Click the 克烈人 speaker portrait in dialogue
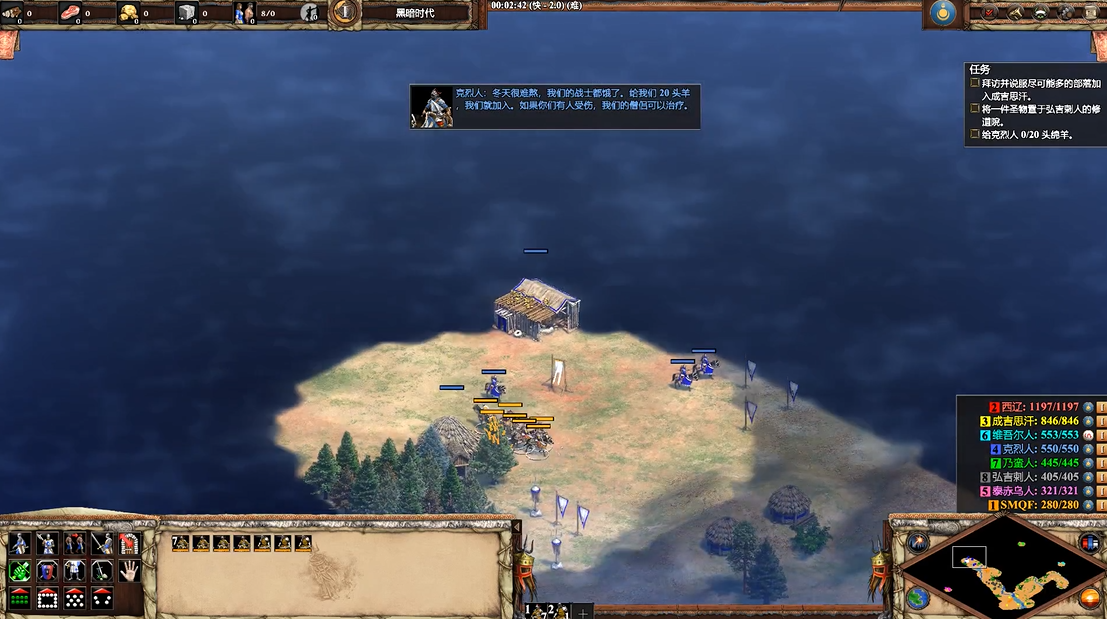This screenshot has width=1107, height=619. point(432,107)
